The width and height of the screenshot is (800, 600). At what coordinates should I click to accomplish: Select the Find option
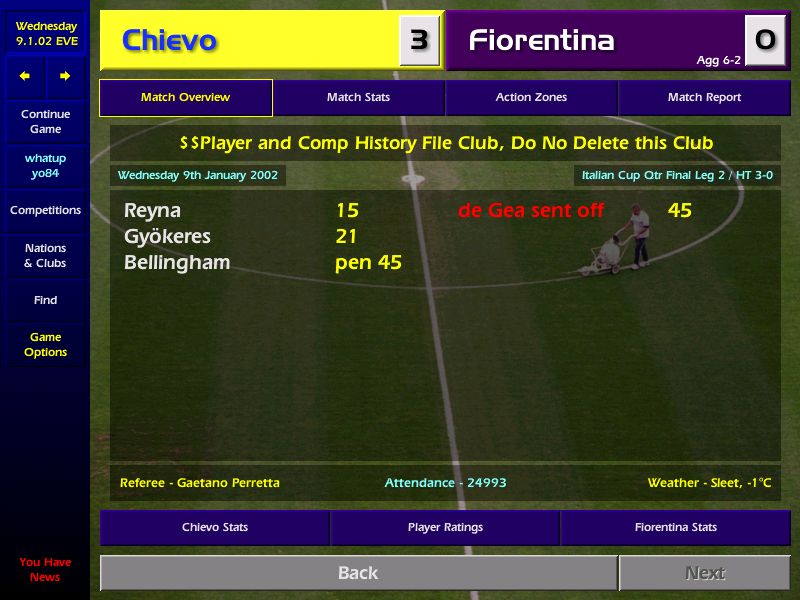click(45, 300)
